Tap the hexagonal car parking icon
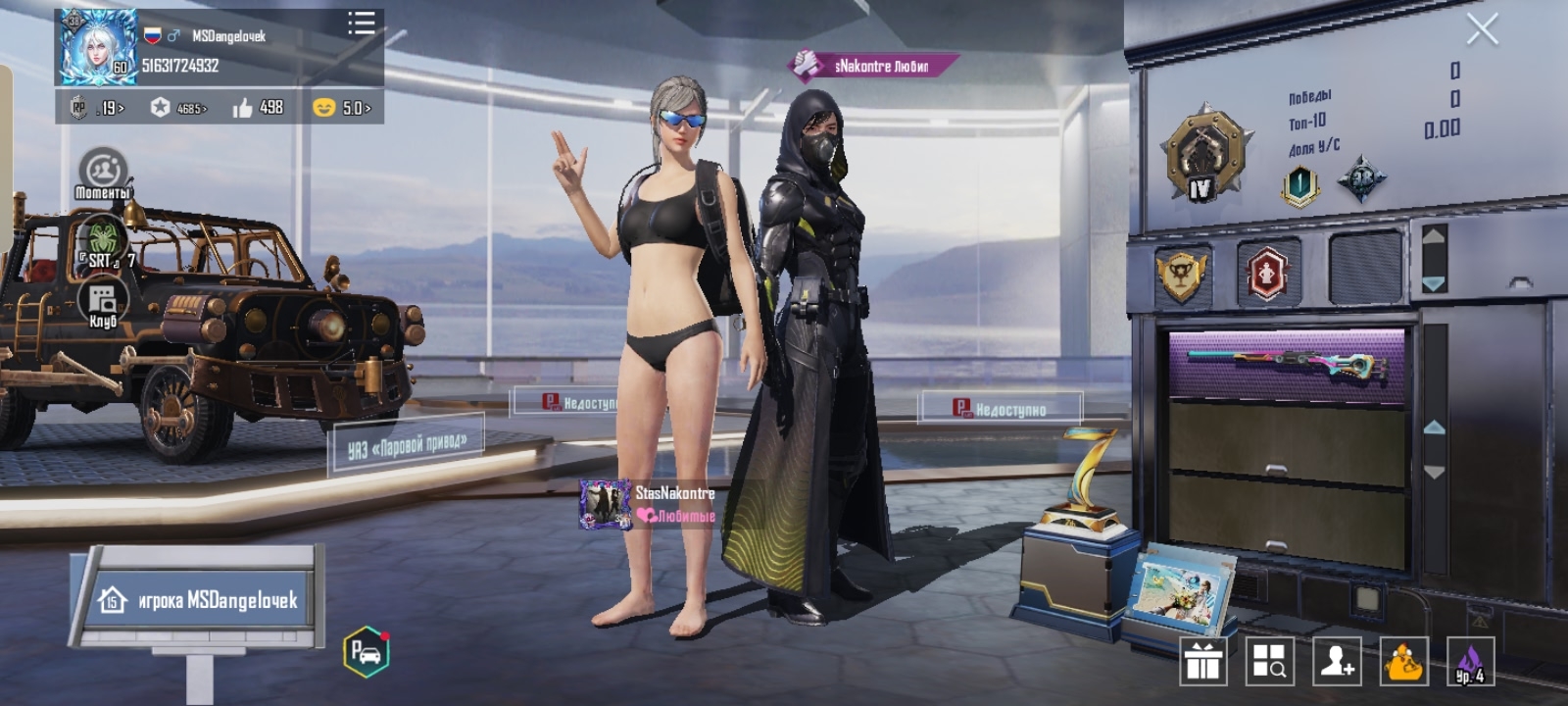Image resolution: width=1568 pixels, height=706 pixels. click(x=367, y=651)
